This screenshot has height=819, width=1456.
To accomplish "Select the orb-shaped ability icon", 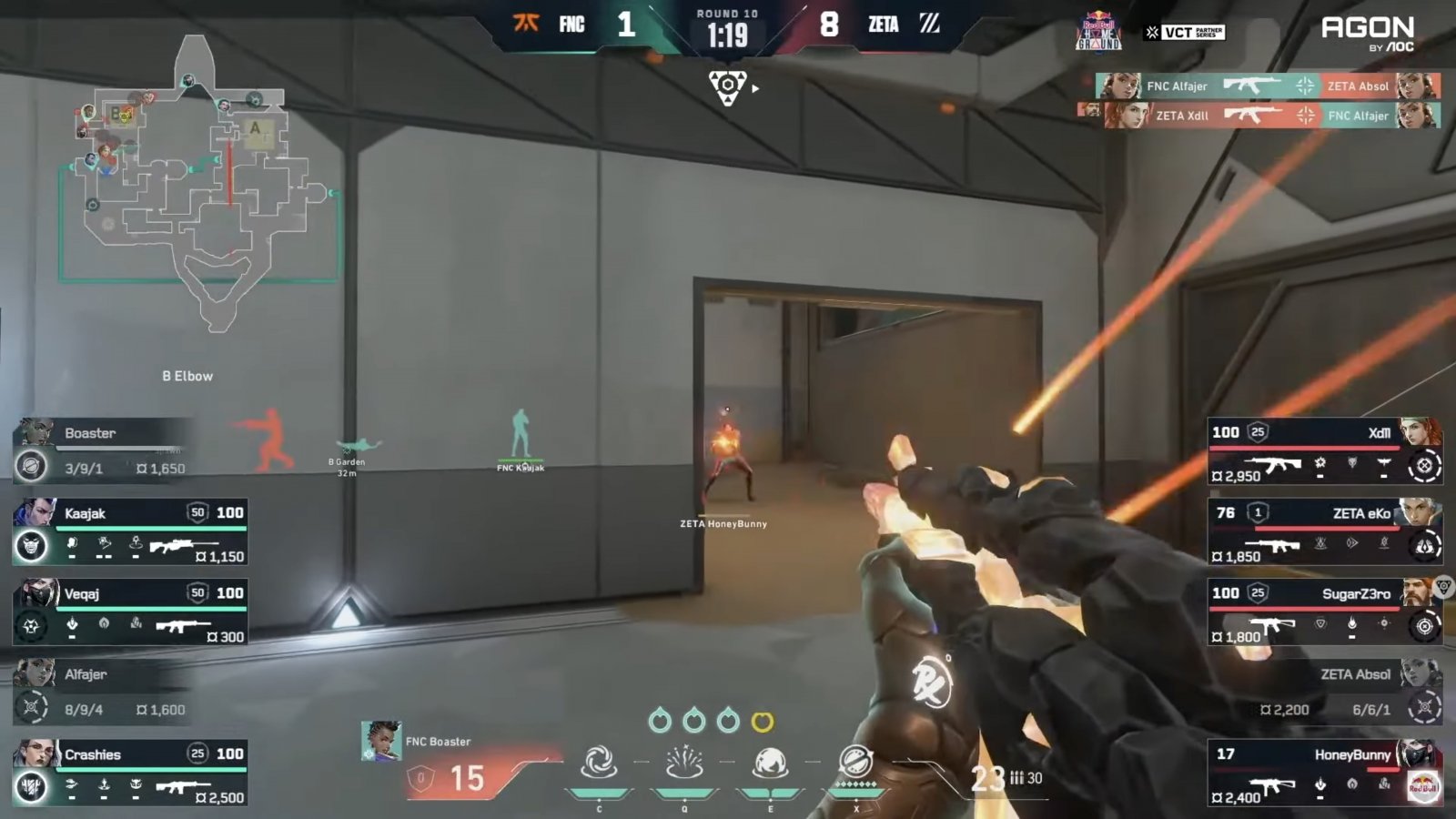I will pos(770,763).
